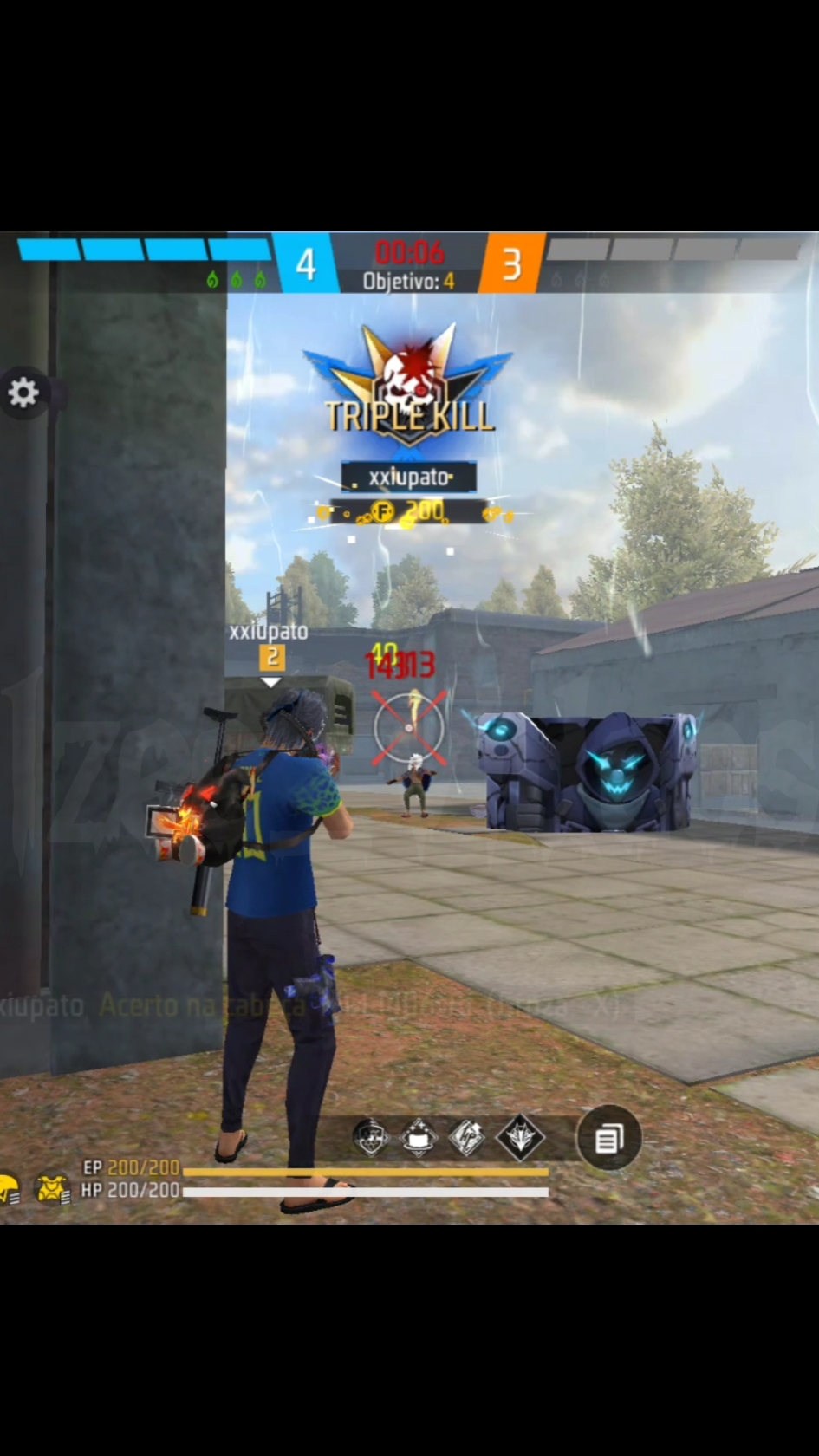Tap the yellow vest armor icon
Screen dimensions: 819x1456
(52, 1189)
